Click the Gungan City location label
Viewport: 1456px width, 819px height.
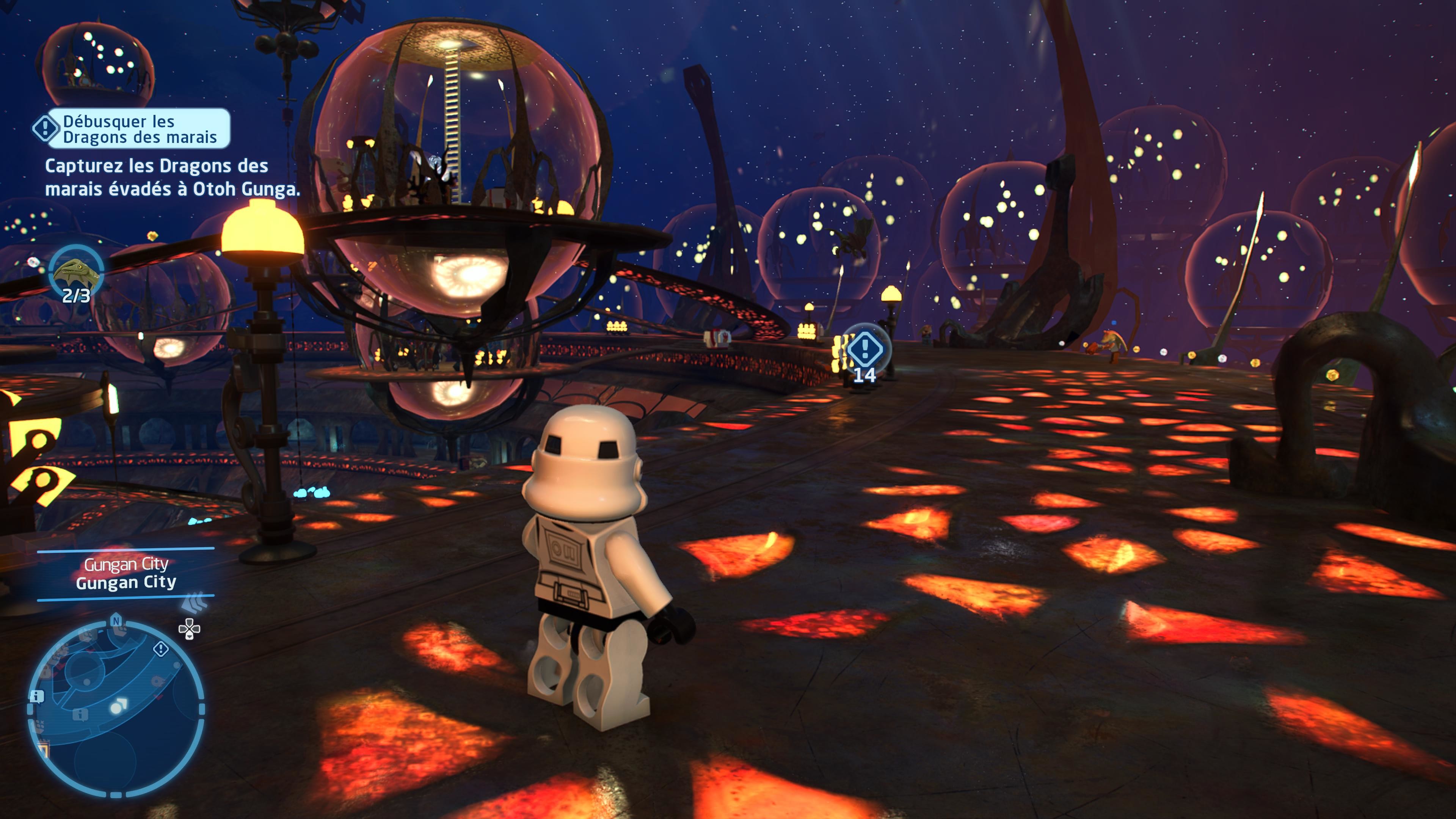coord(126,573)
